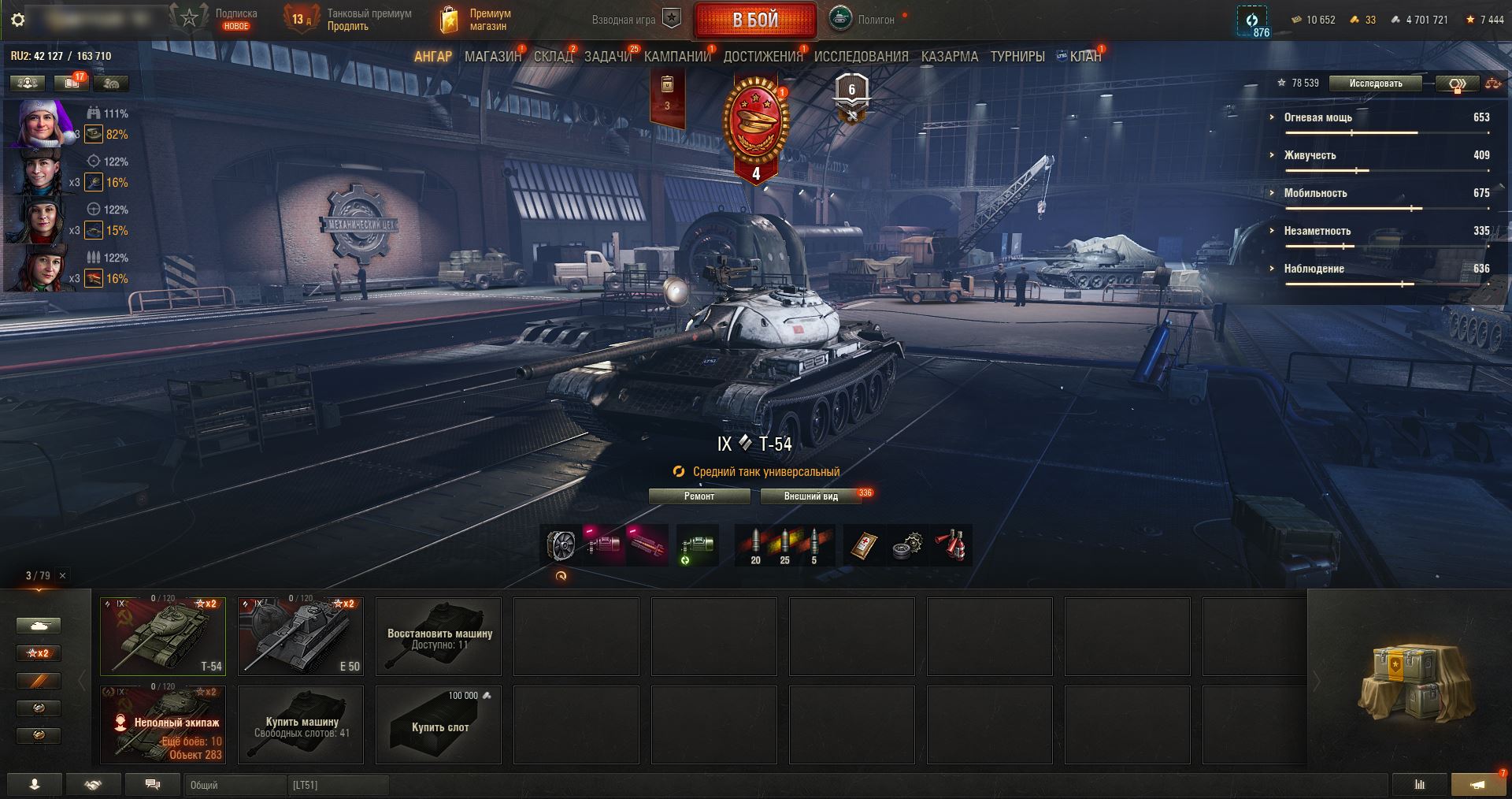Switch to the МАГАЗИН tab
Image resolution: width=1512 pixels, height=799 pixels.
(x=493, y=57)
